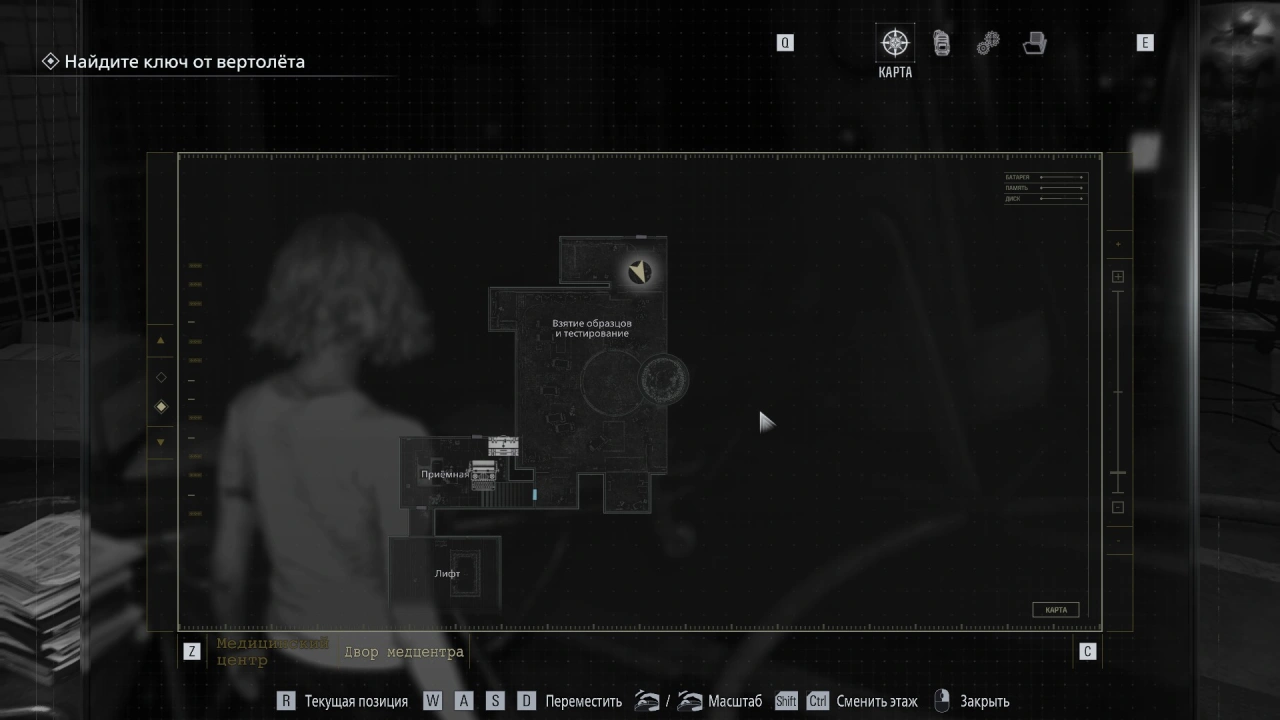Go down one floor with down arrow
This screenshot has height=720, width=1280.
(161, 442)
